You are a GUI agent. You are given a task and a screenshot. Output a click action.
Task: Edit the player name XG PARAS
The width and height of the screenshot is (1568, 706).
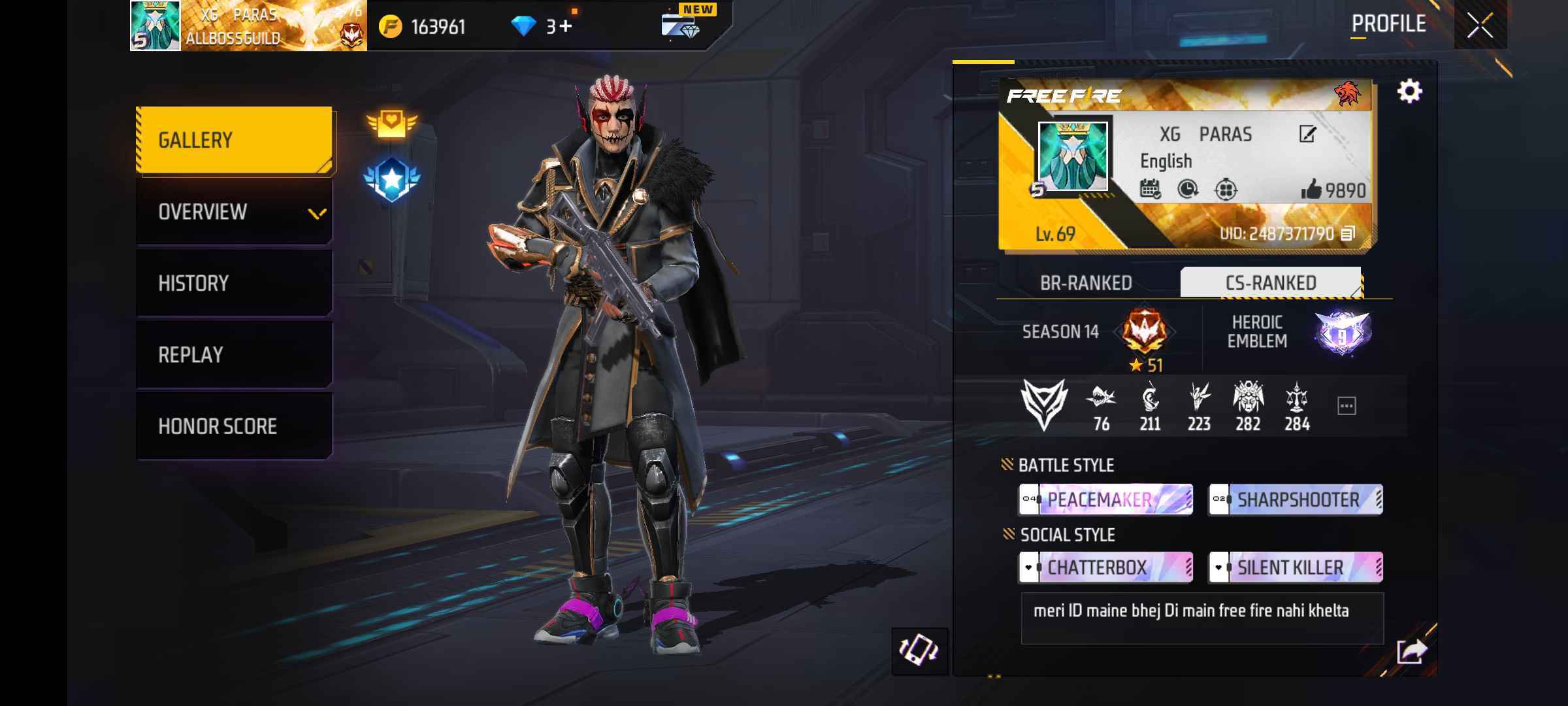[1307, 135]
